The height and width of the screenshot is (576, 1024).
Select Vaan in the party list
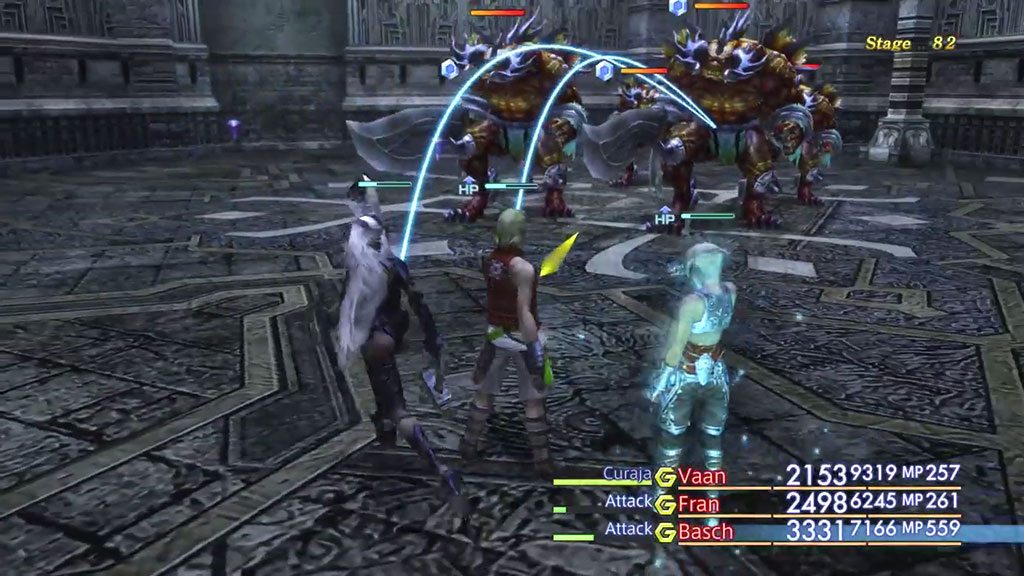702,476
